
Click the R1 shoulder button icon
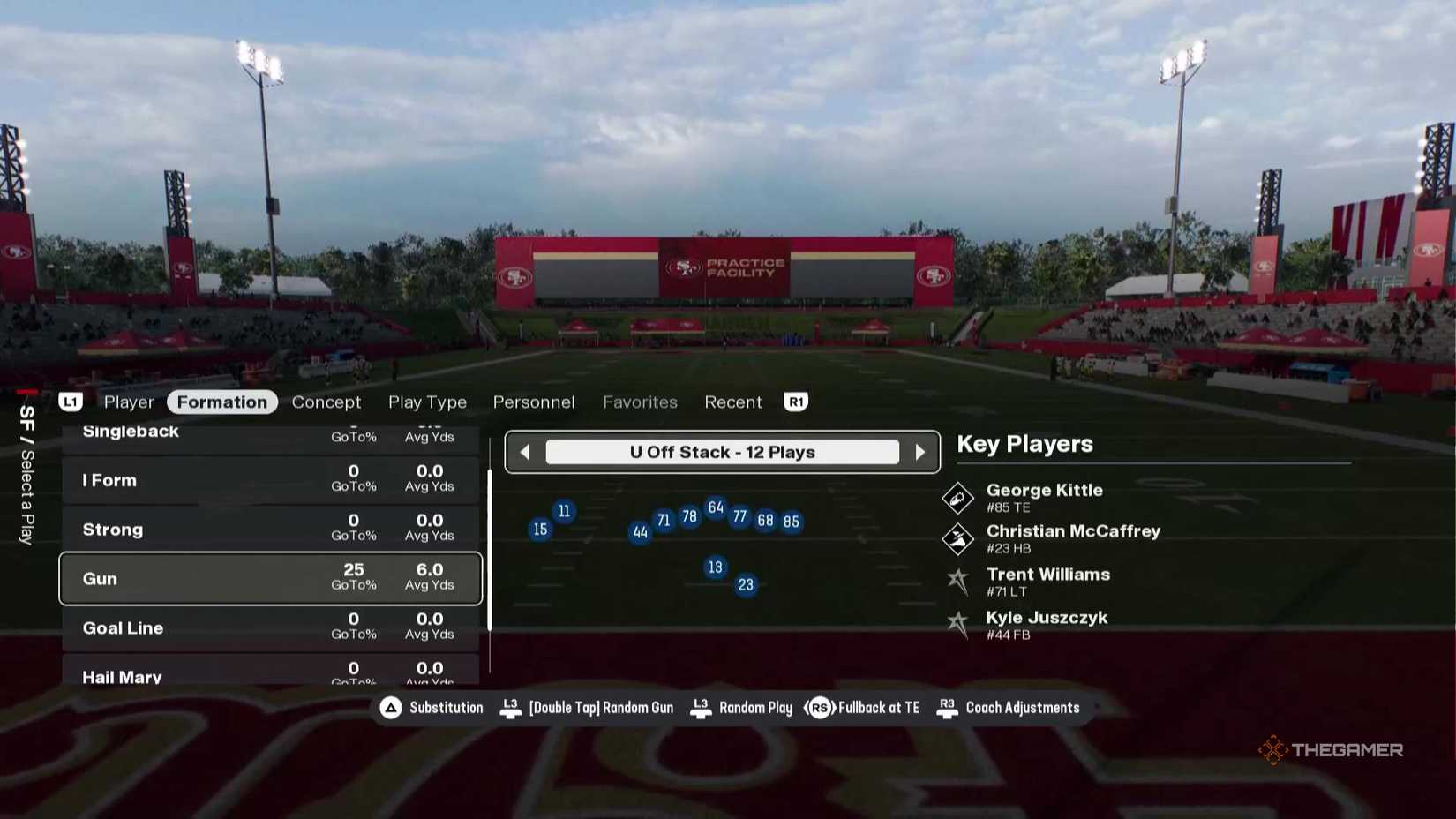796,402
